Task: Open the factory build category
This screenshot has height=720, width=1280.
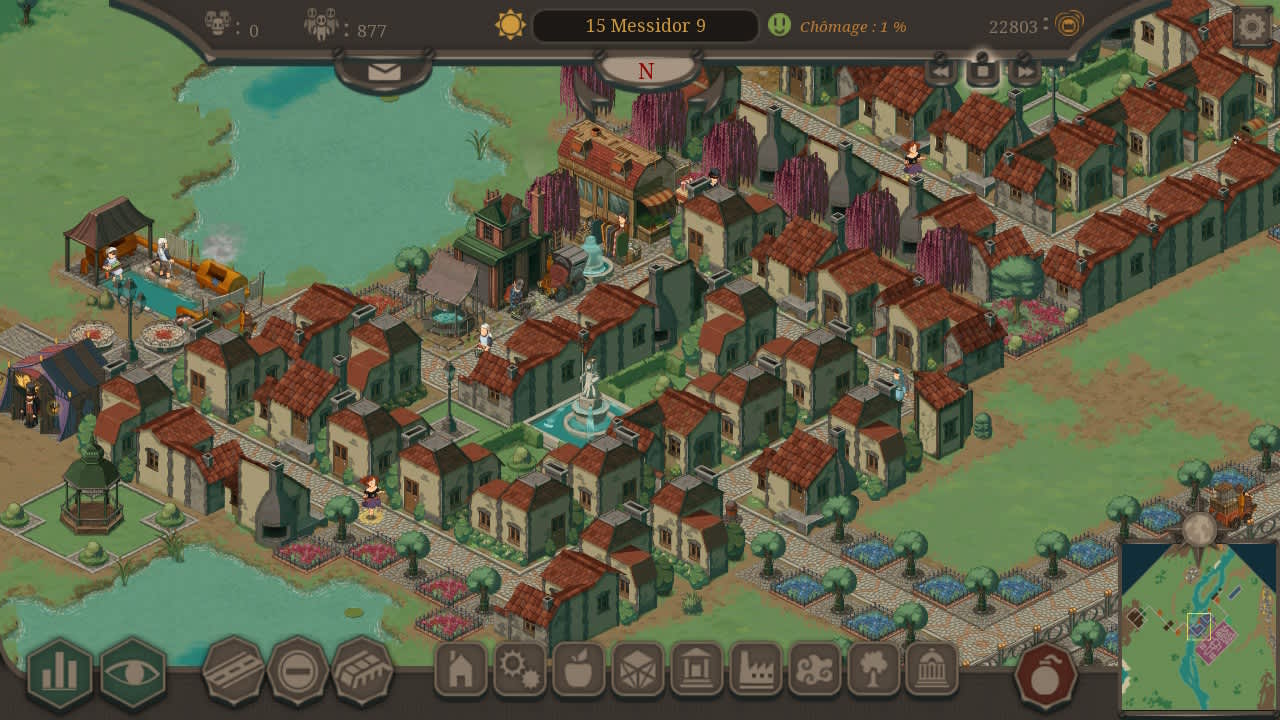Action: click(x=756, y=669)
